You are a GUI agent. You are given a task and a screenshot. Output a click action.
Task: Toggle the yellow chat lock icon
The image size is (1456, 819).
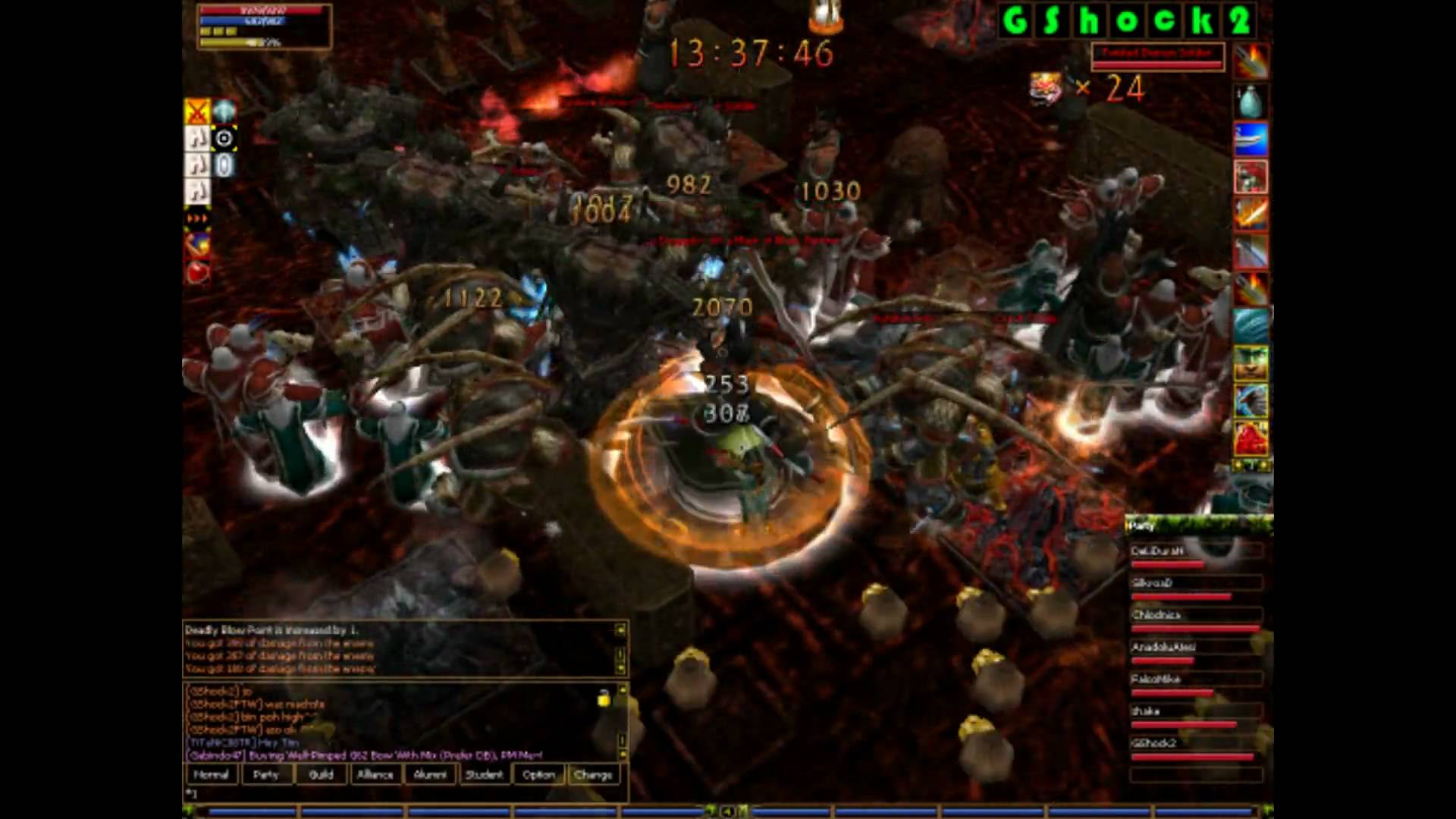click(x=604, y=698)
